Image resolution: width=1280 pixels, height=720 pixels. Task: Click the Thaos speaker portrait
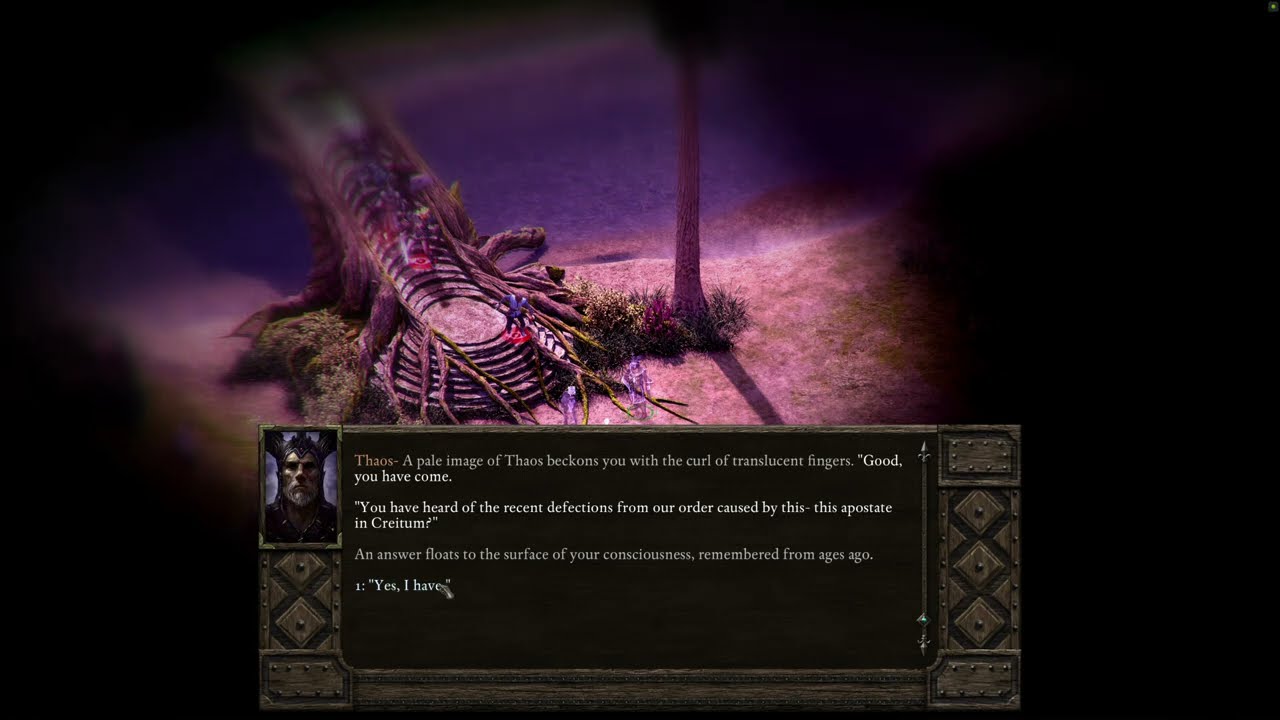click(300, 487)
